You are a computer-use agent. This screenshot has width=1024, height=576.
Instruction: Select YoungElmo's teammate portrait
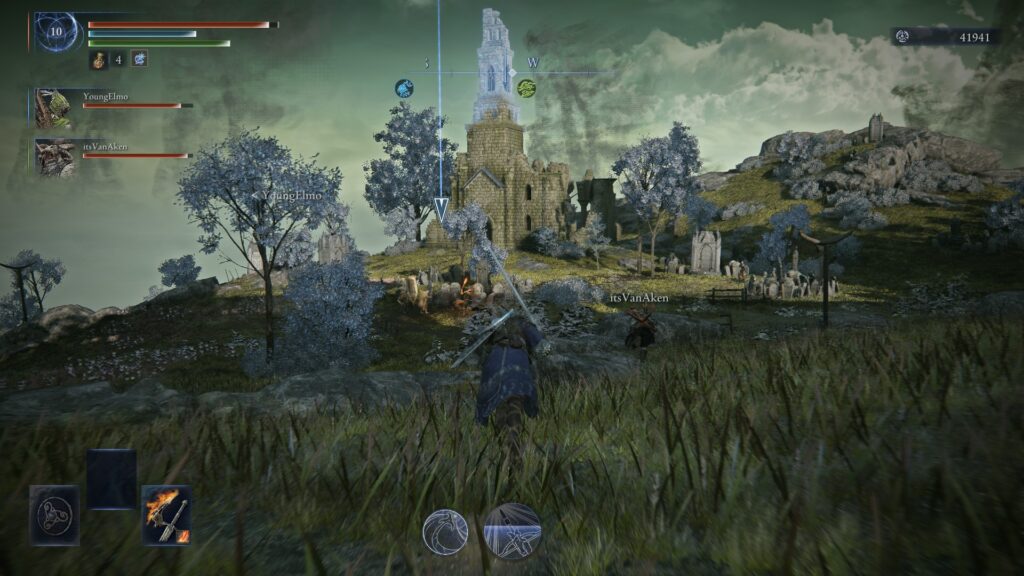[x=54, y=107]
